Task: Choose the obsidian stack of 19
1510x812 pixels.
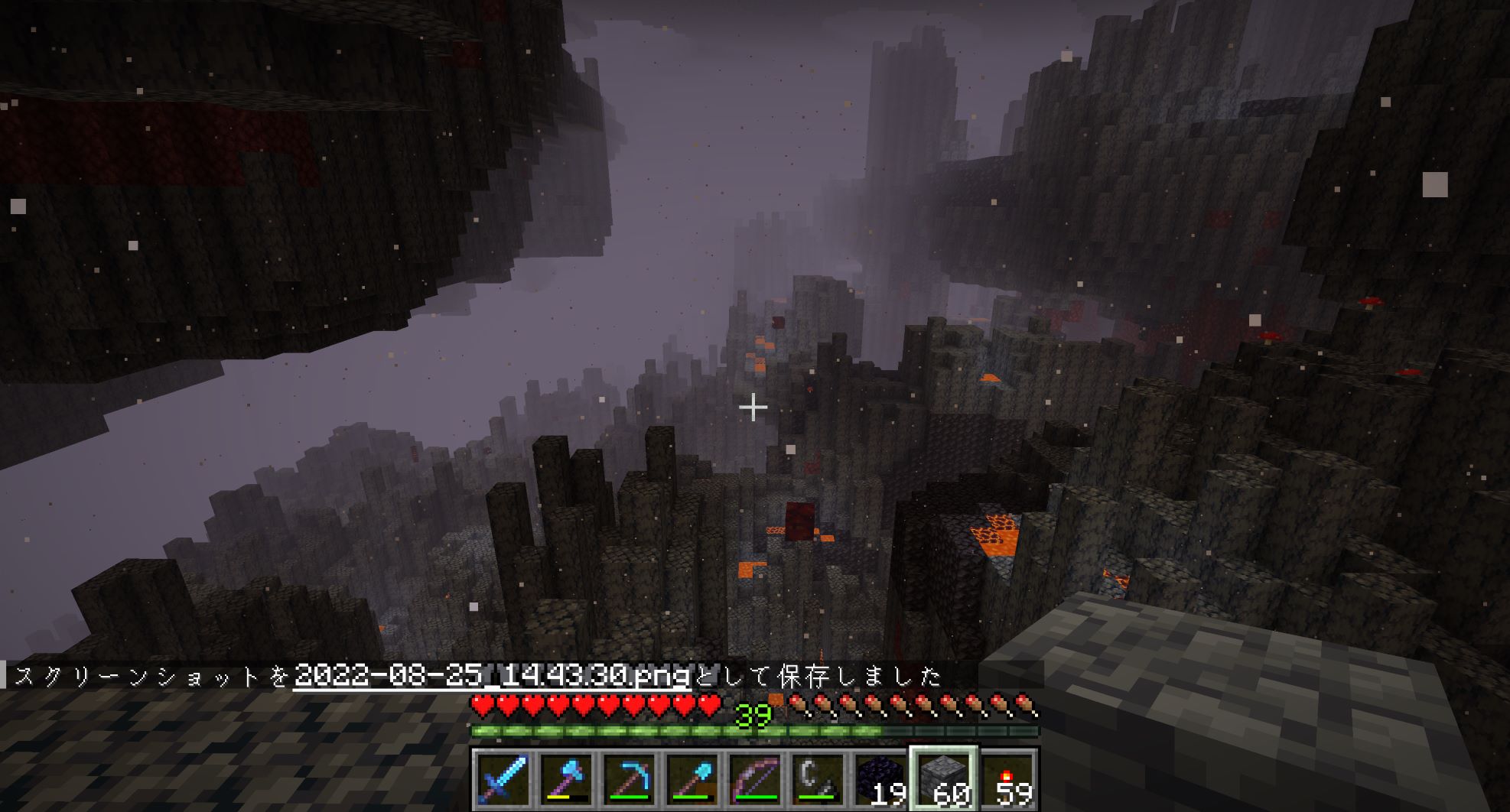Action: (x=881, y=779)
